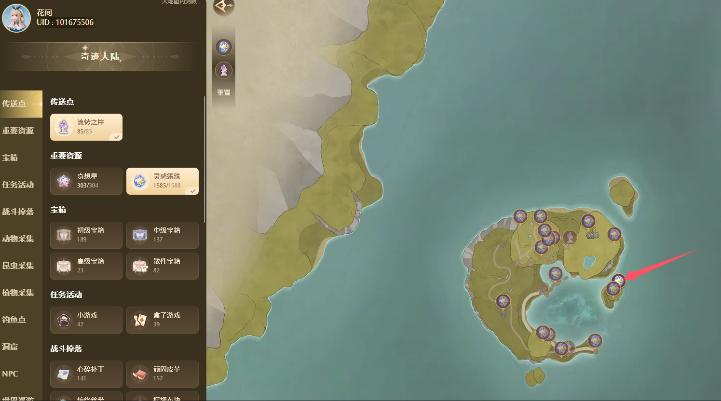Image resolution: width=721 pixels, height=401 pixels.
Task: Select the 动物采集 sidebar tab
Action: point(19,239)
